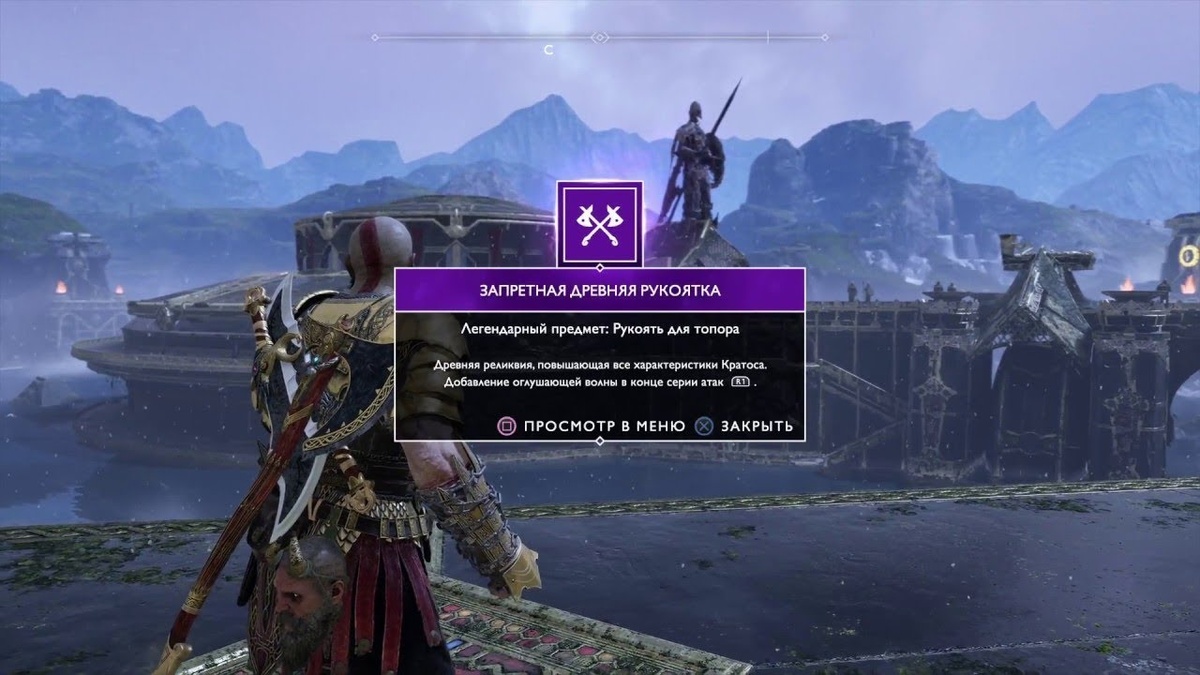Select the ПРОСМОТР В МЕНЮ option
Image resolution: width=1200 pixels, height=675 pixels.
click(592, 426)
